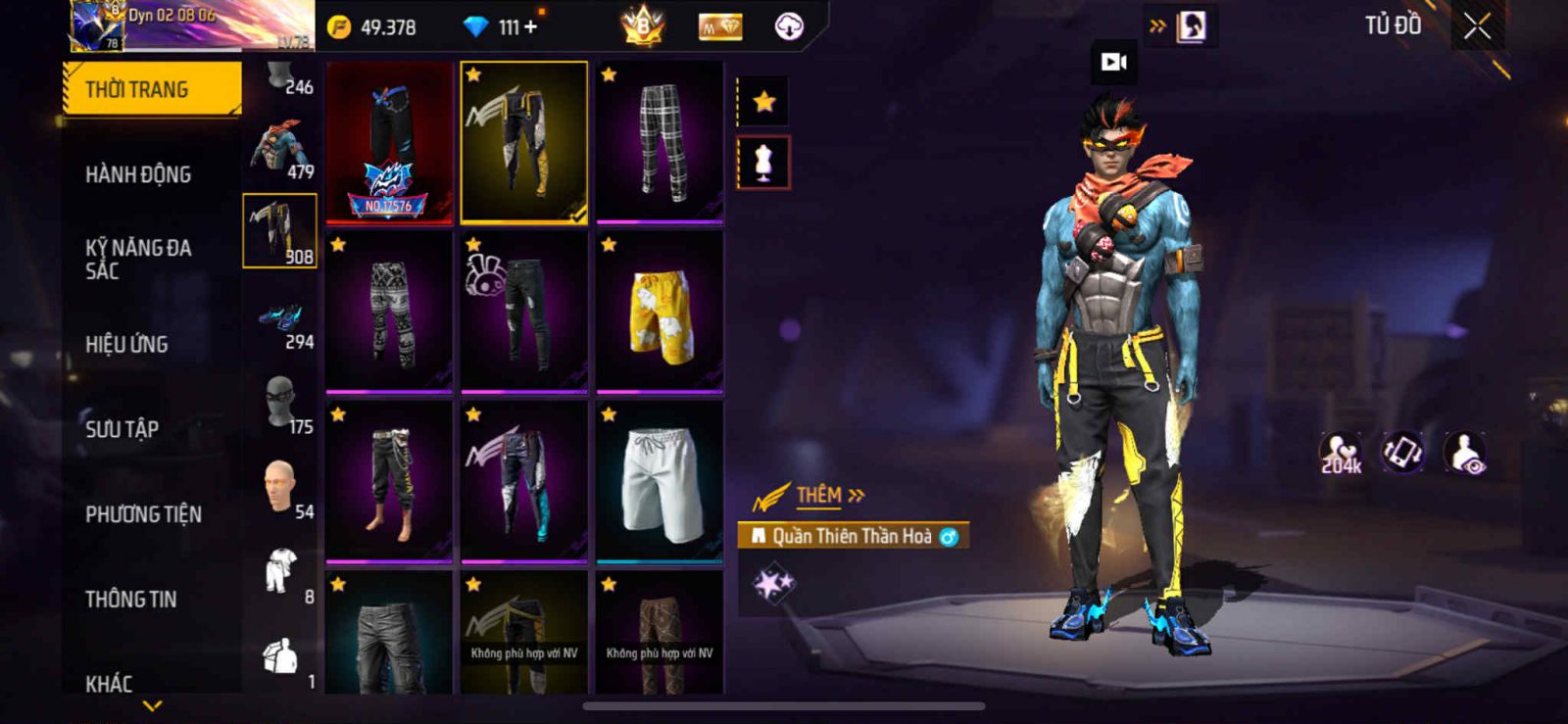This screenshot has height=724, width=1568.
Task: Open the Thông Tin tab
Action: (x=130, y=599)
